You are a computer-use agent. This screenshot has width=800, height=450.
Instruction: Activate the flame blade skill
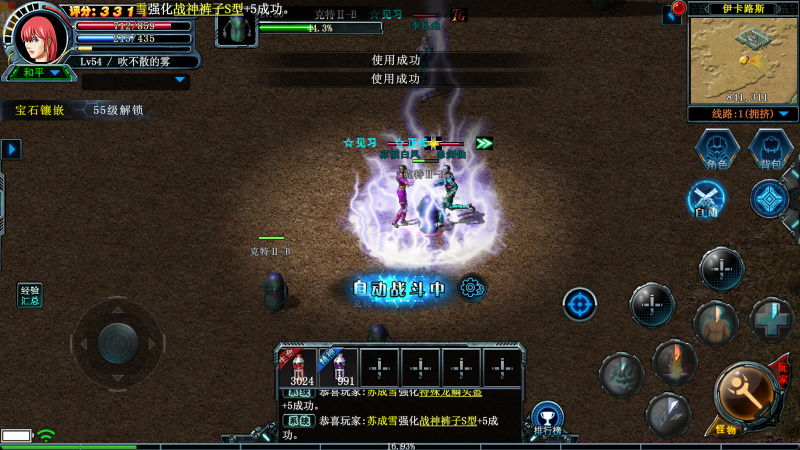674,361
